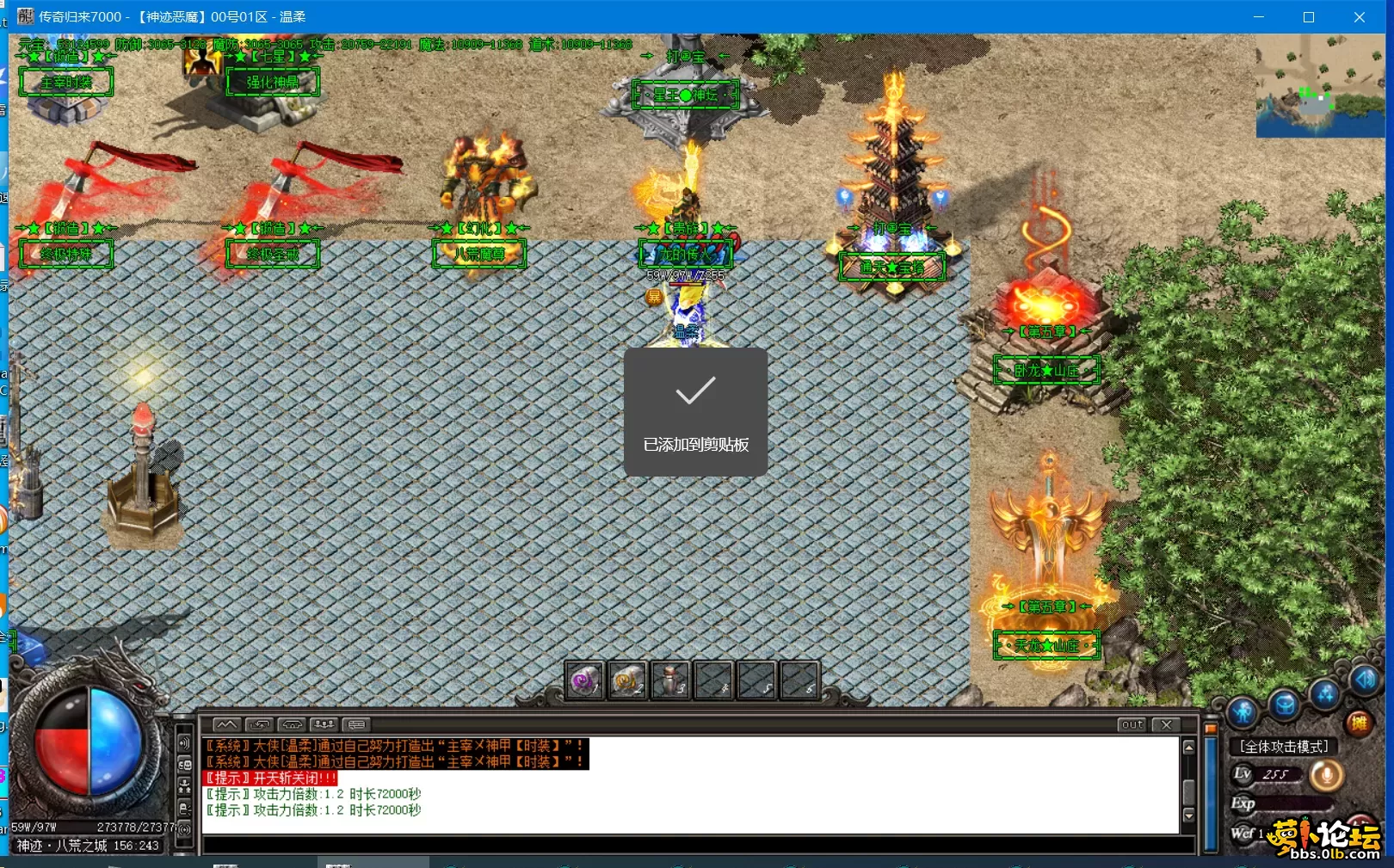Open the 摊 stall icon
Screen dimensions: 1394x868
1360,723
